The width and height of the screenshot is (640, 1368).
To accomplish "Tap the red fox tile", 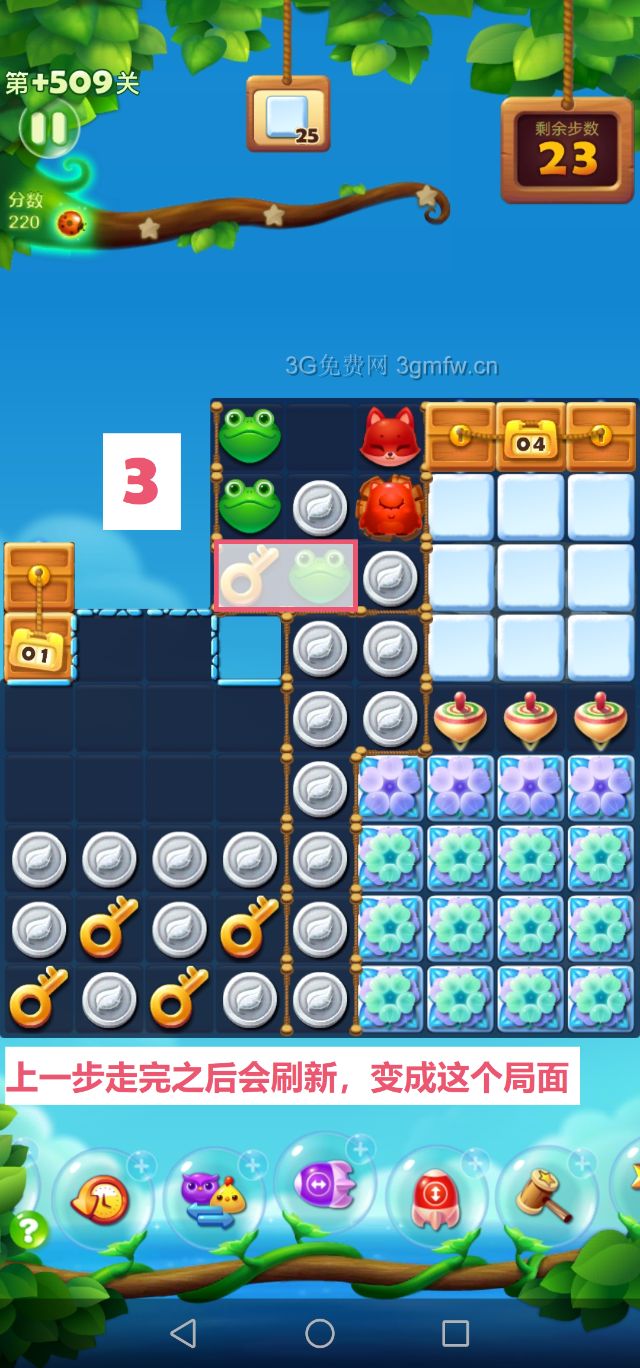I will [x=389, y=436].
